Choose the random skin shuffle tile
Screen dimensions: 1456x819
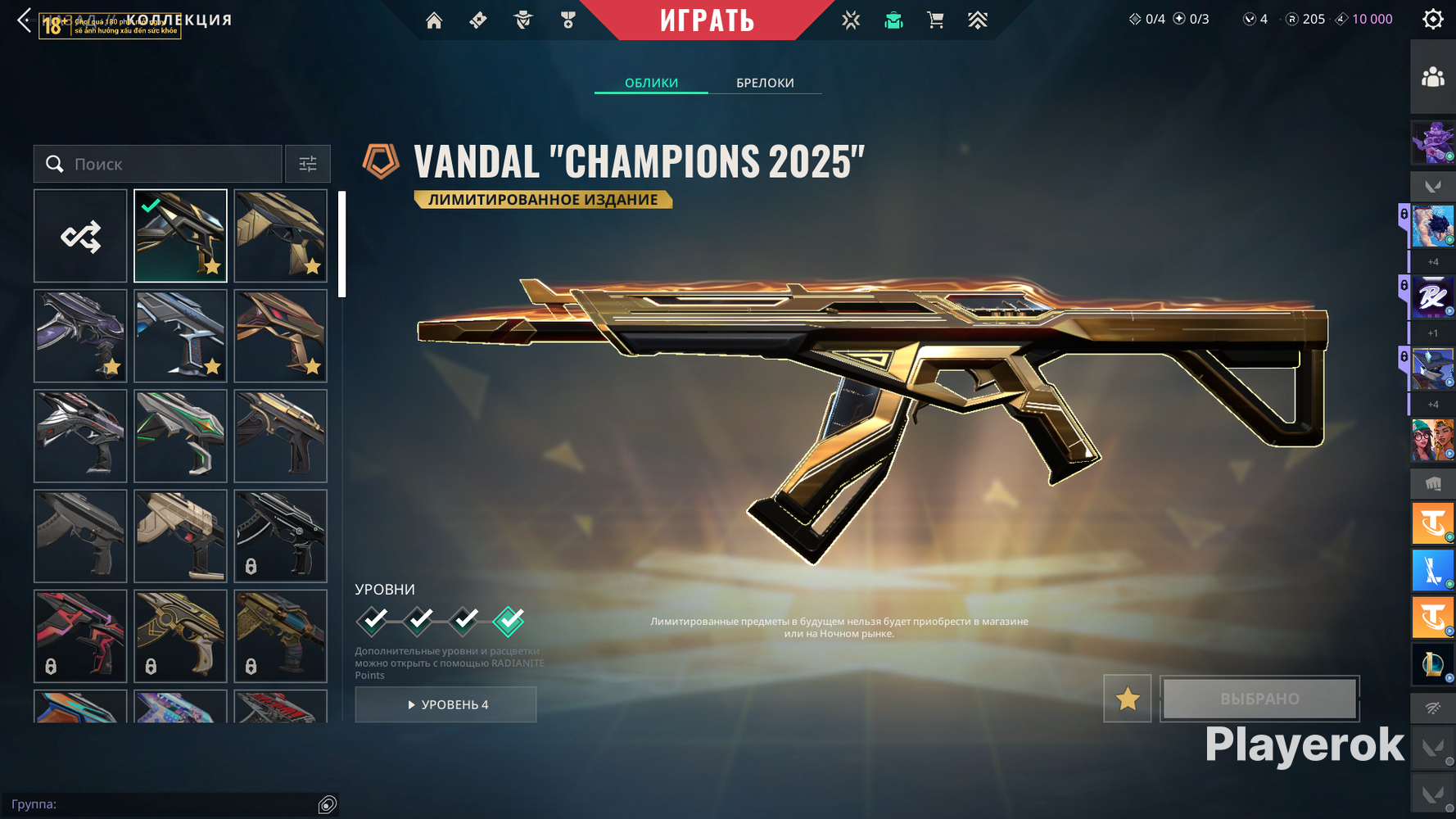pyautogui.click(x=80, y=237)
